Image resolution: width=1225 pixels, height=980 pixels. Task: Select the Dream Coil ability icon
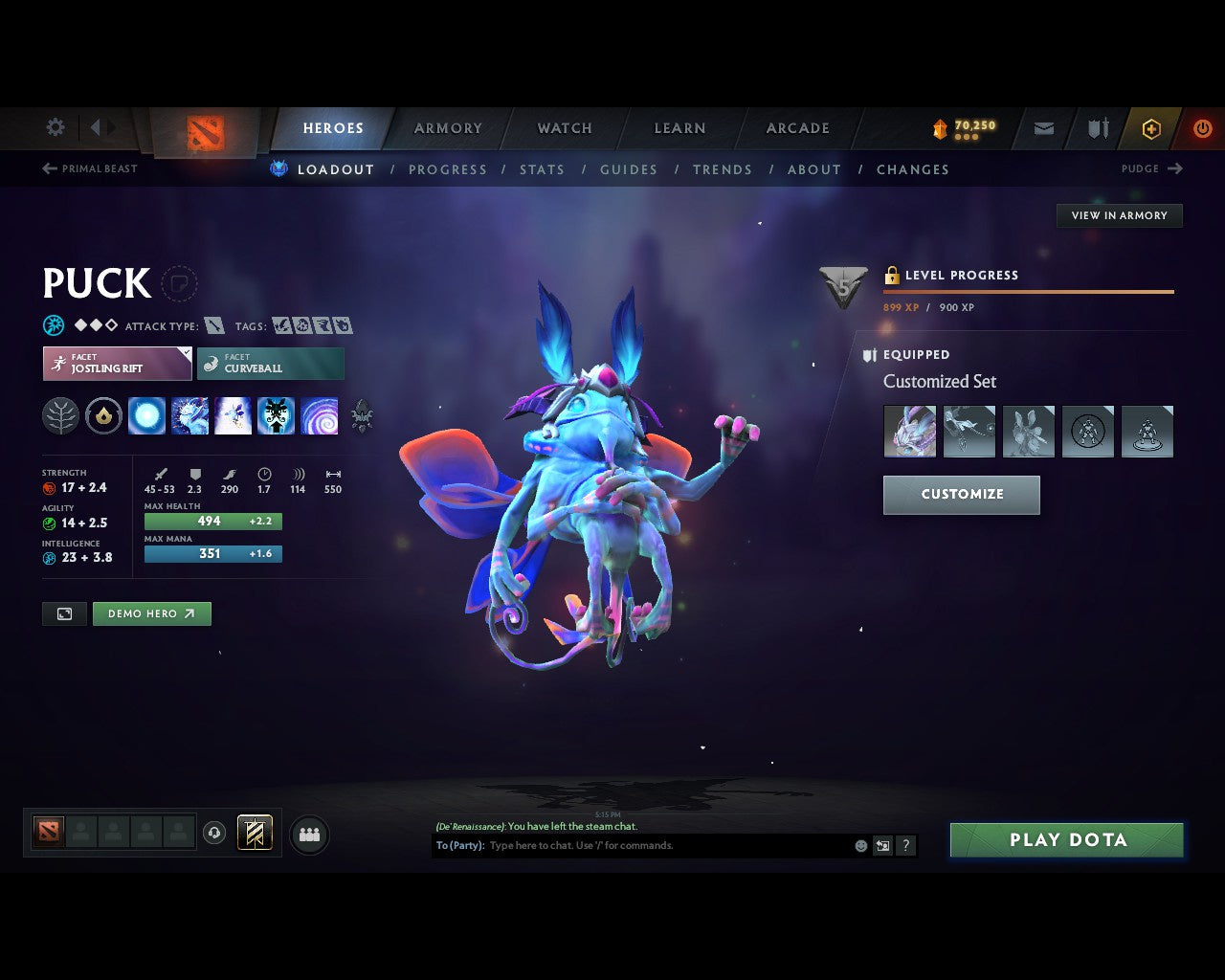[x=319, y=415]
